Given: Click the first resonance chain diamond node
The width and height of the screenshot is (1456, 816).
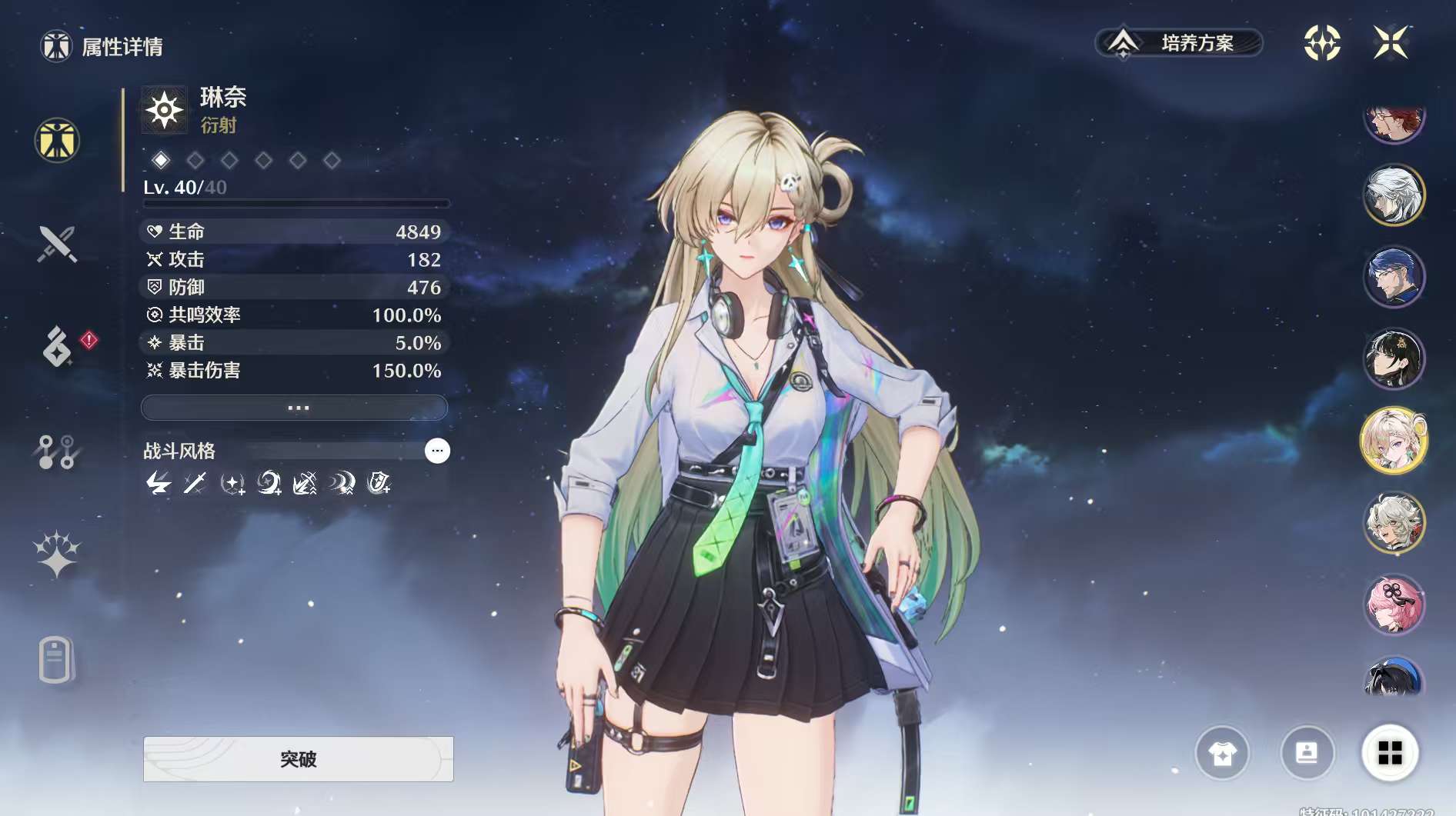Looking at the screenshot, I should 161,160.
